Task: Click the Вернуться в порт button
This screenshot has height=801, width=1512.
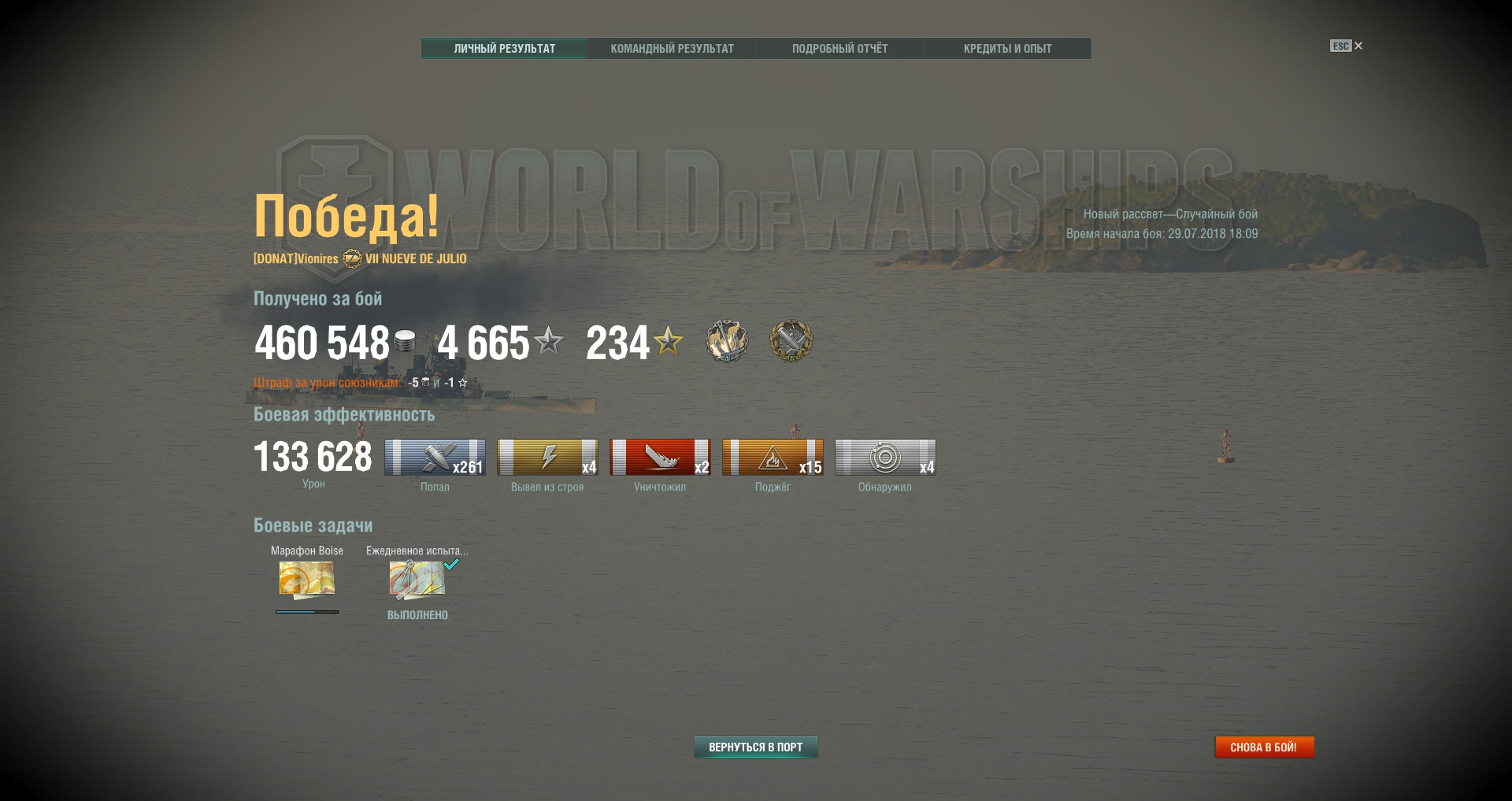Action: pos(755,747)
